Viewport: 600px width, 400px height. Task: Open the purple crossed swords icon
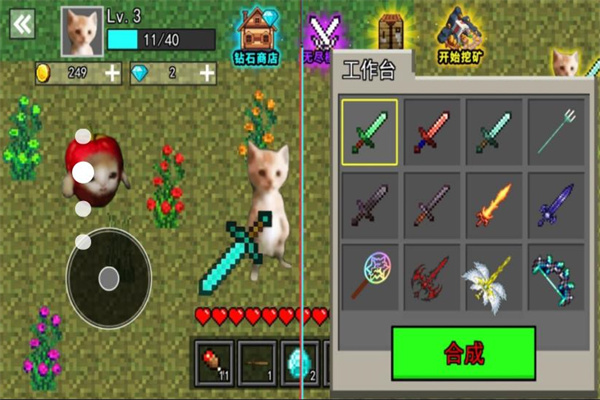click(322, 33)
